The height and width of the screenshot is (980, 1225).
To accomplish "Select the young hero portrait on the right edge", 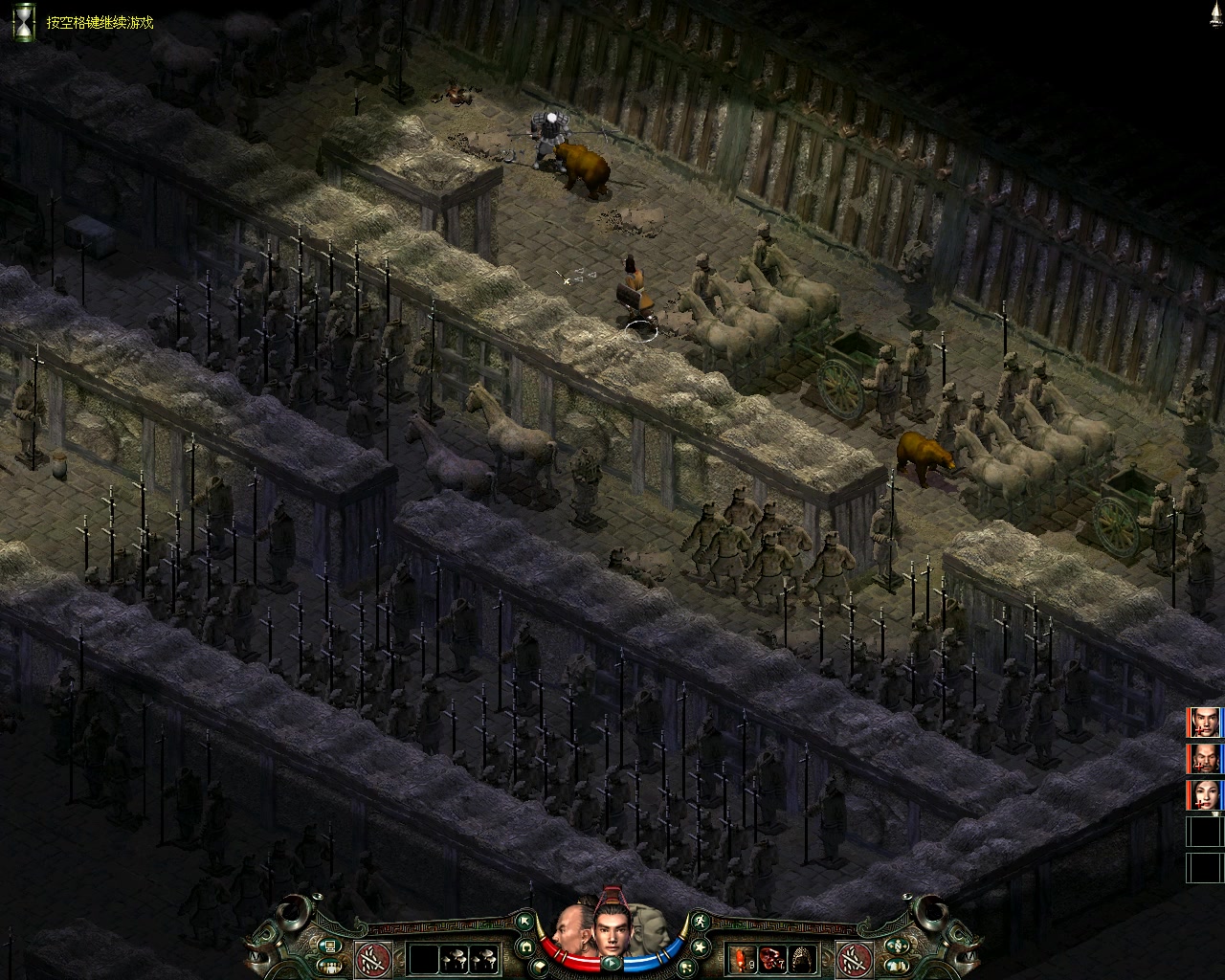I will pos(1206,723).
